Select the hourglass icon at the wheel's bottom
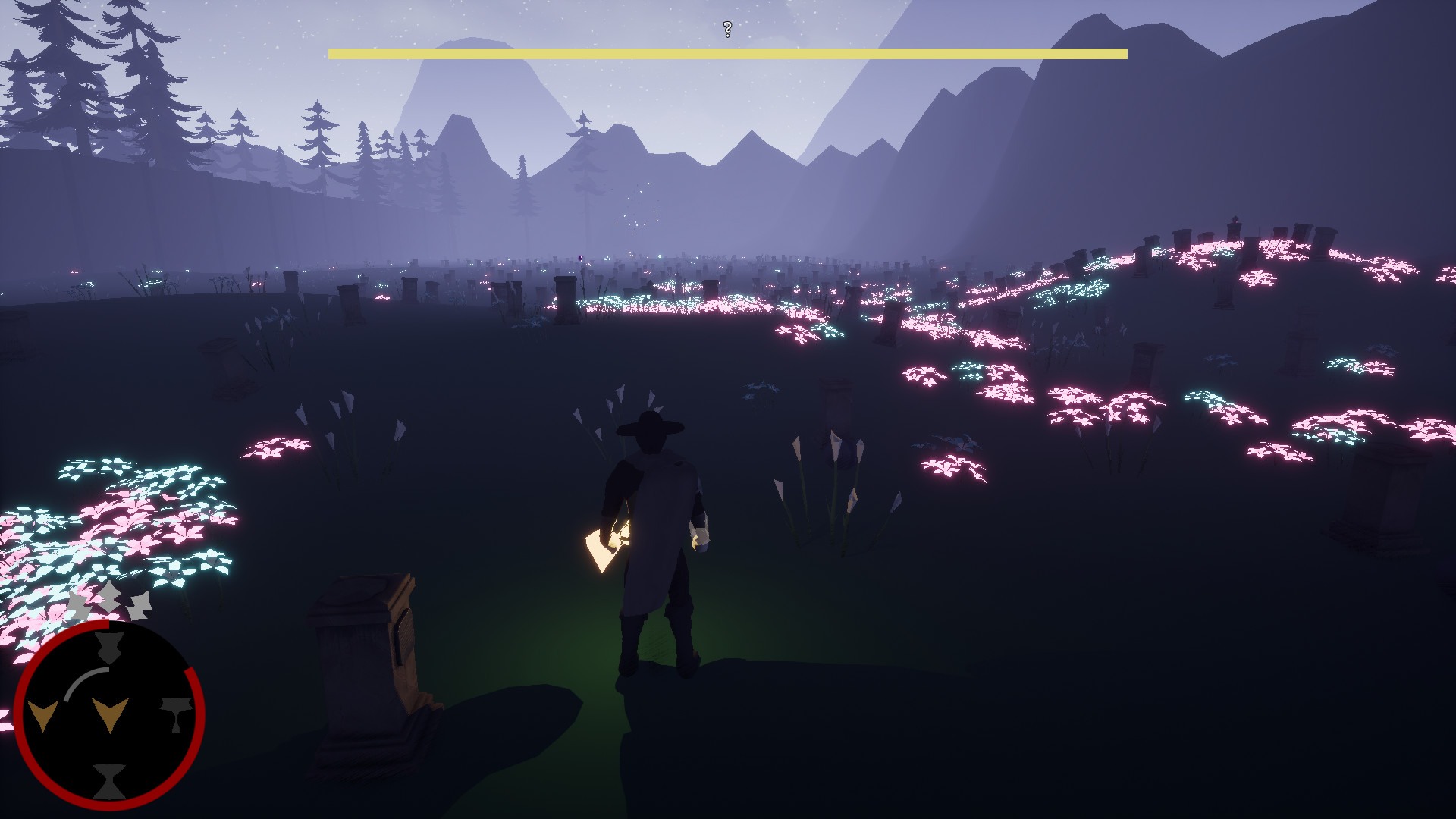This screenshot has width=1456, height=819. click(108, 780)
